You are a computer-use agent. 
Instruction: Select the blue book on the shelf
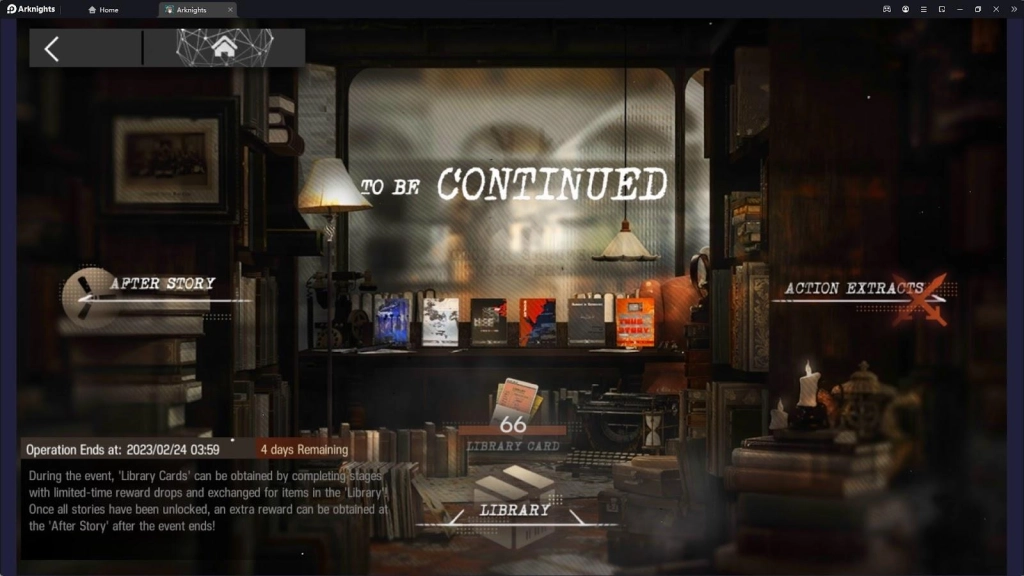pyautogui.click(x=391, y=322)
